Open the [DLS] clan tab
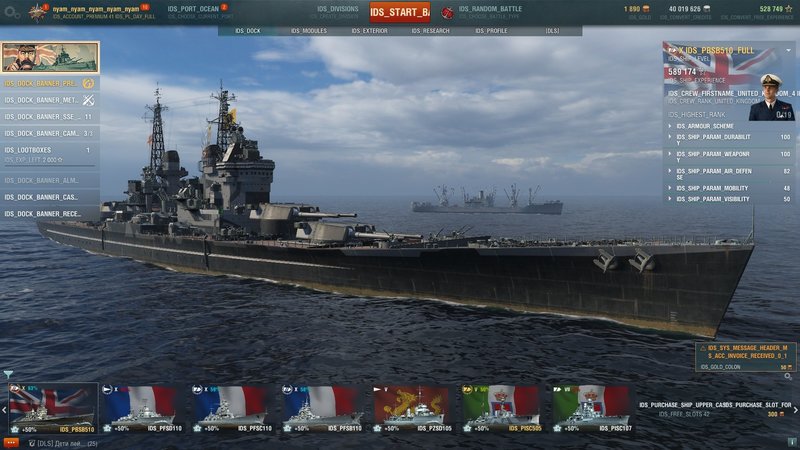800x450 pixels. pos(552,31)
